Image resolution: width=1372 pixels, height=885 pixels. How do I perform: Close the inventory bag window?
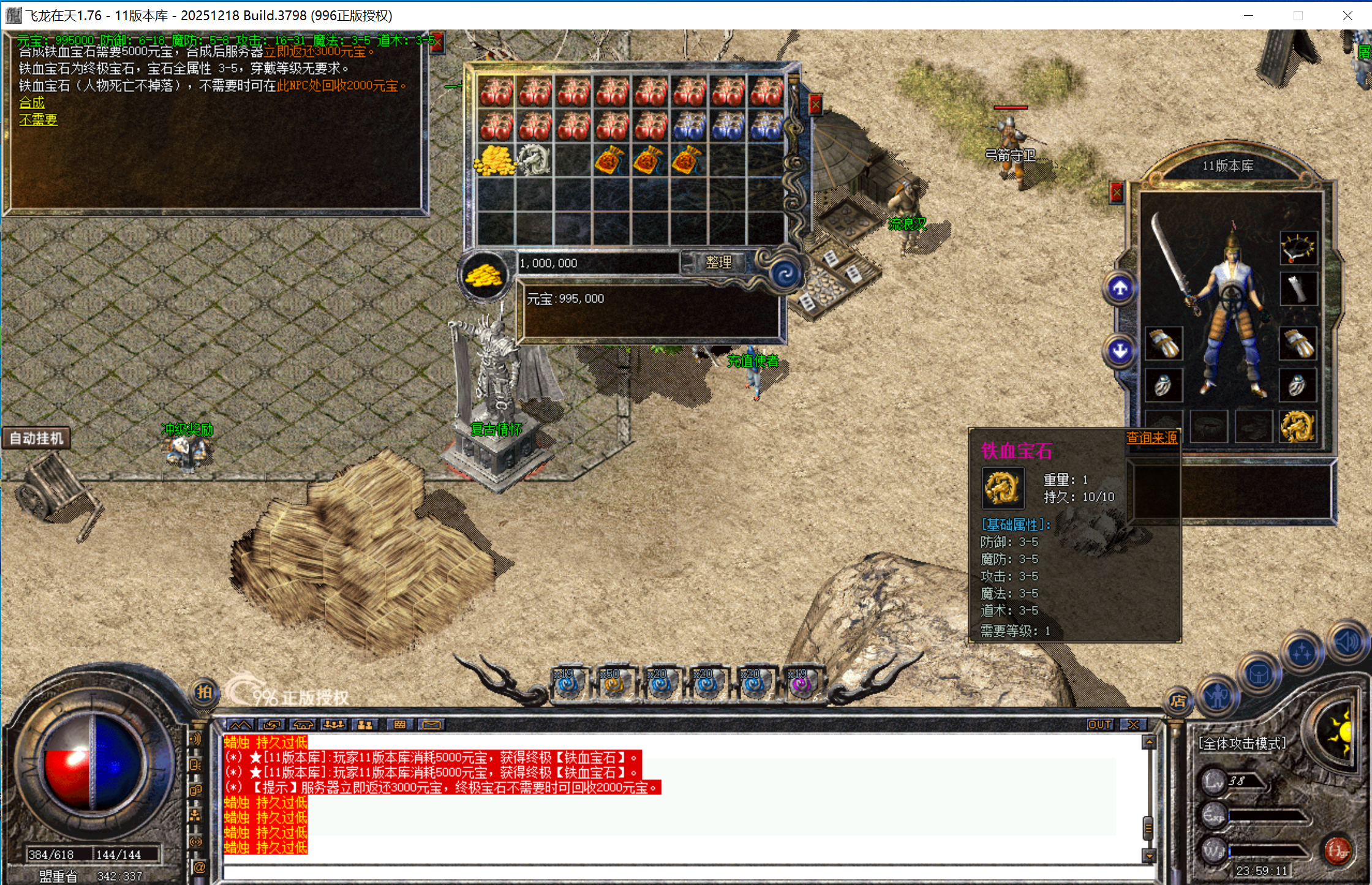point(815,105)
